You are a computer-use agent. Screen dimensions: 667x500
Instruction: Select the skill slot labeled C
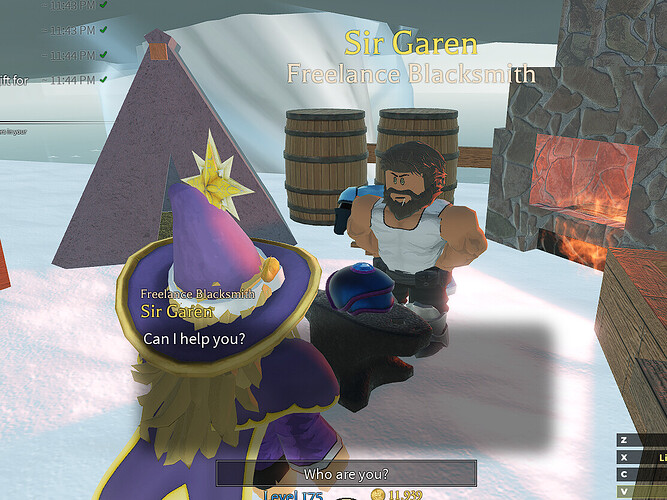tap(624, 474)
